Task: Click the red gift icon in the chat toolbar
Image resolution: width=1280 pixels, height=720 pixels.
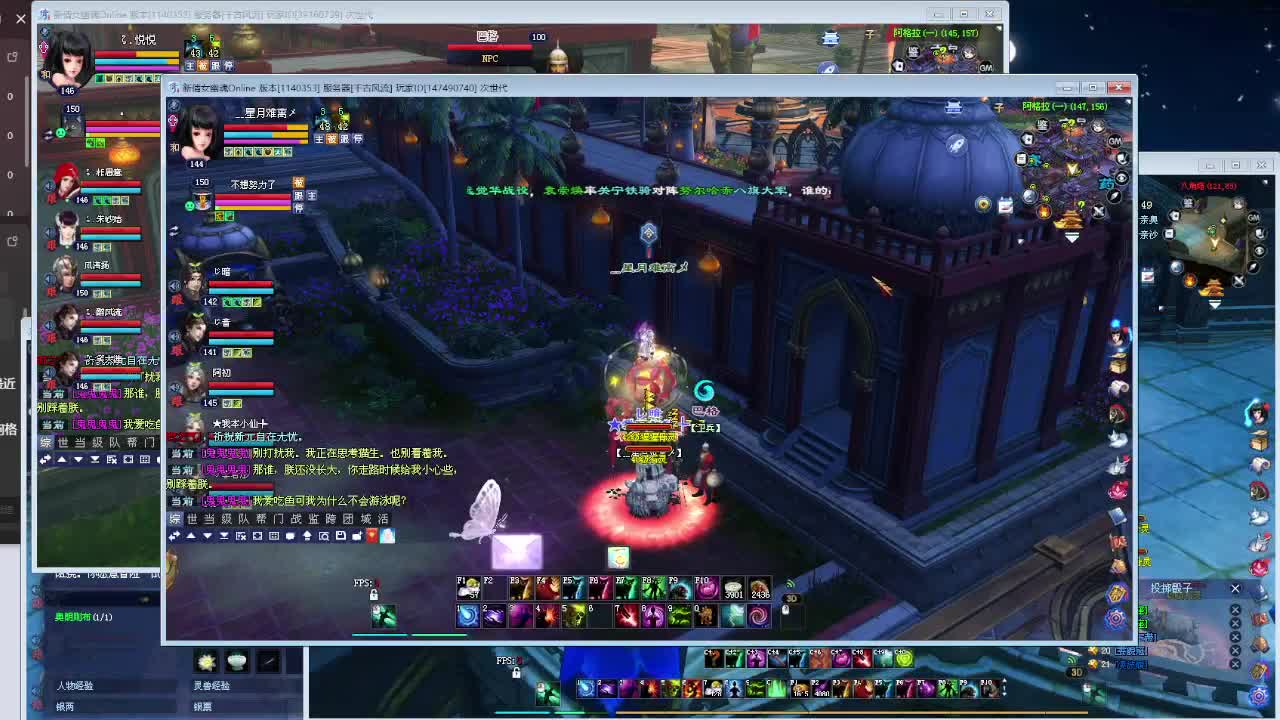Action: 372,537
